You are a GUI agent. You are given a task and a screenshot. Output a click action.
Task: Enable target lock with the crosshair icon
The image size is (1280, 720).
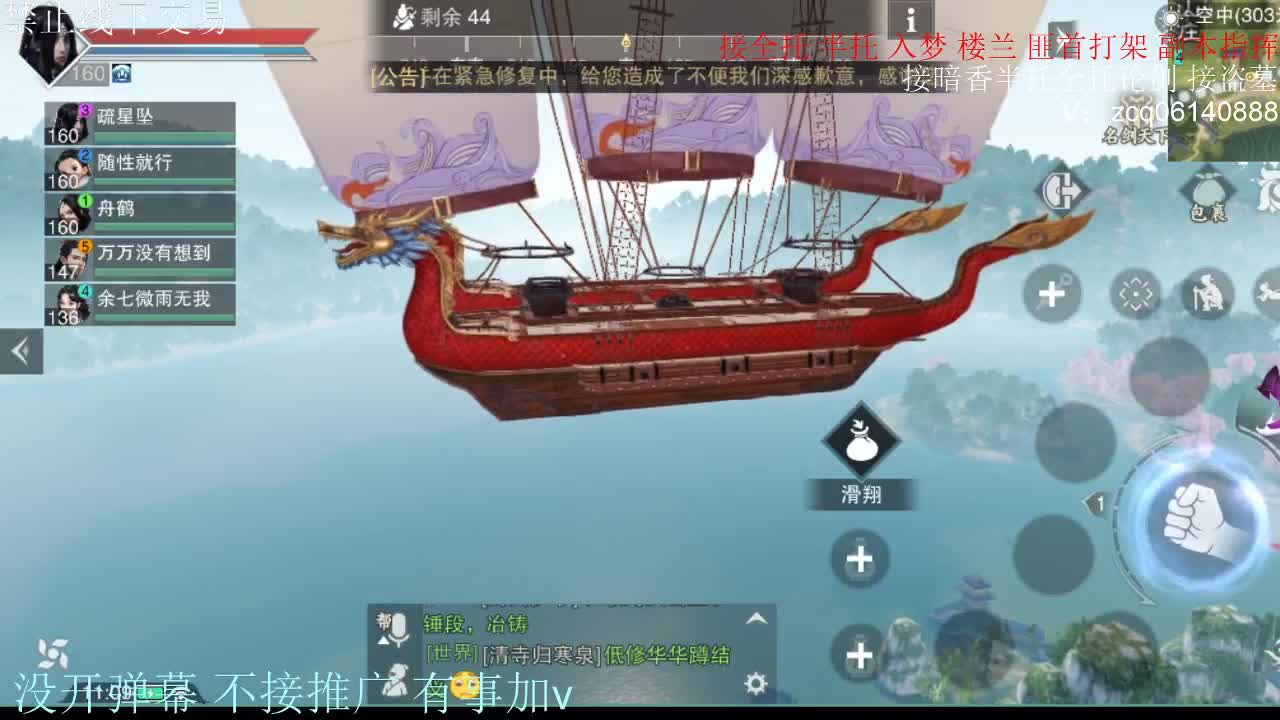(x=1134, y=292)
